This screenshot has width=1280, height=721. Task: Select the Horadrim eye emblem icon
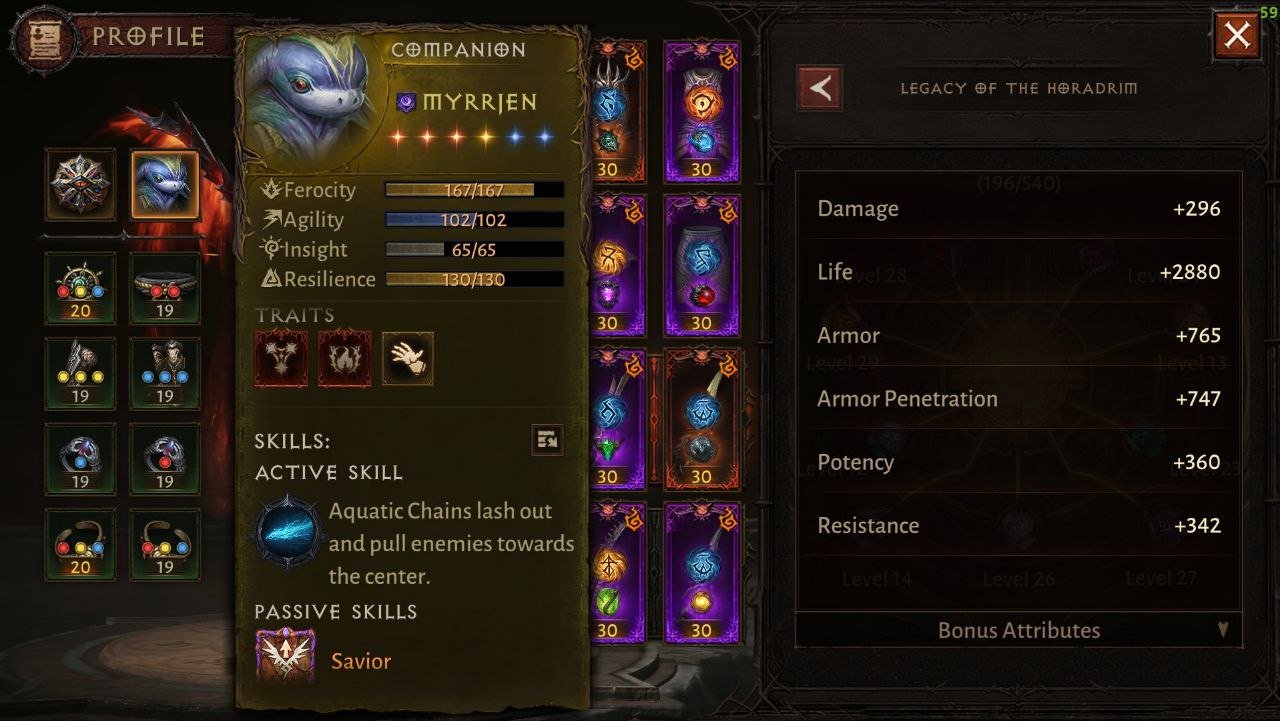[79, 185]
